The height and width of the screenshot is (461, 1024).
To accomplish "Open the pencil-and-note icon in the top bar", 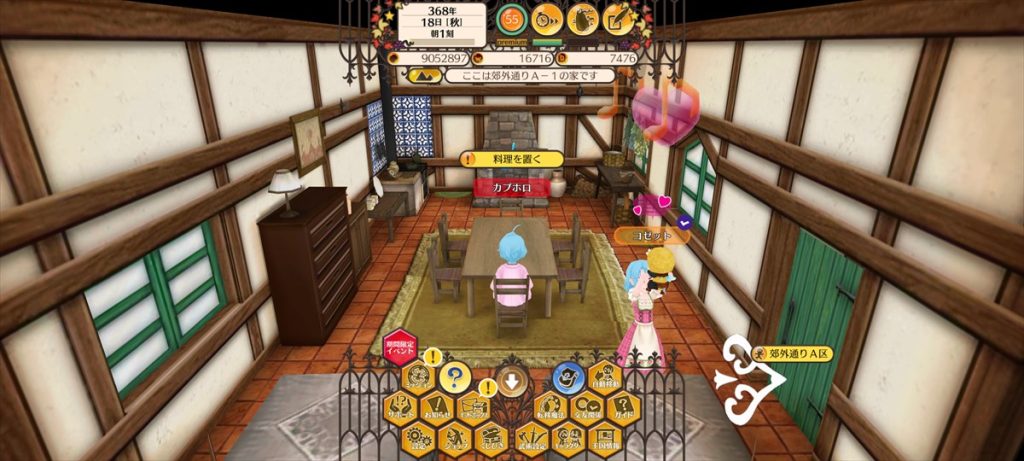I will (x=619, y=18).
